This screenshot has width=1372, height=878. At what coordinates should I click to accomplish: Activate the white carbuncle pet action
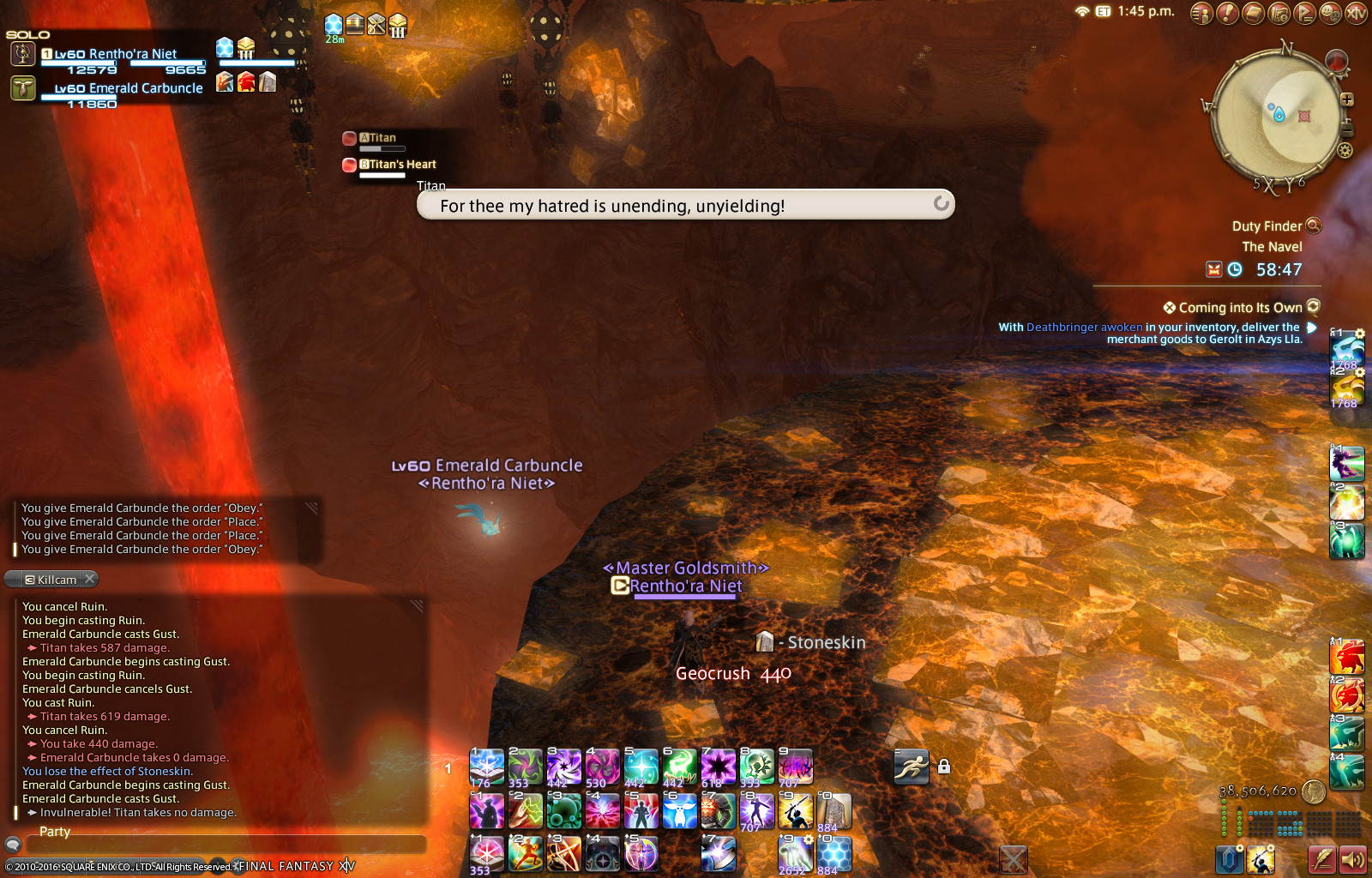click(x=679, y=810)
